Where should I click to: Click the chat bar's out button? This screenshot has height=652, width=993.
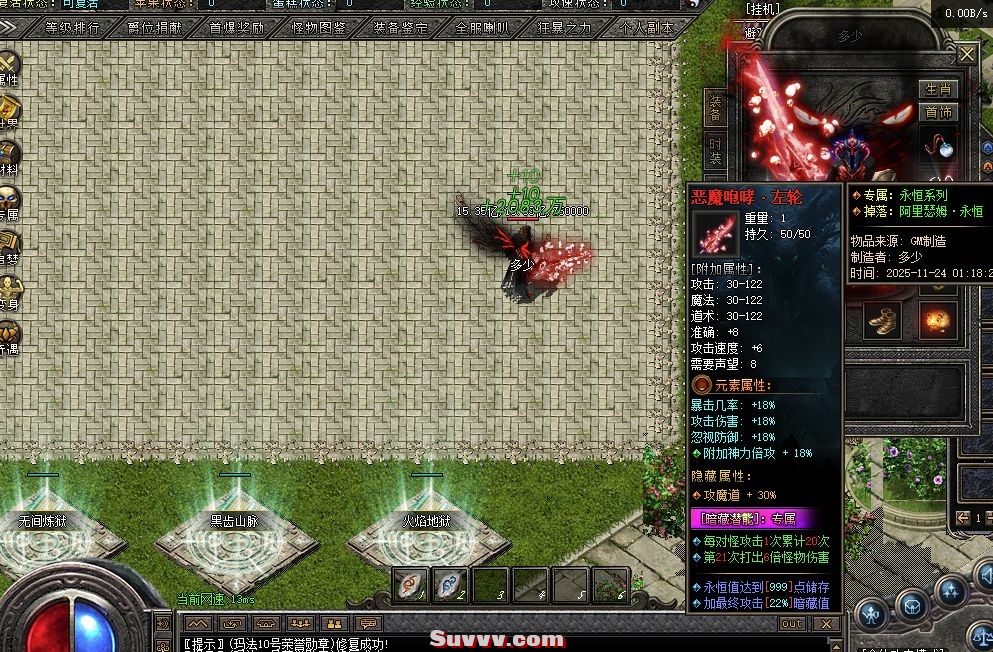click(791, 624)
